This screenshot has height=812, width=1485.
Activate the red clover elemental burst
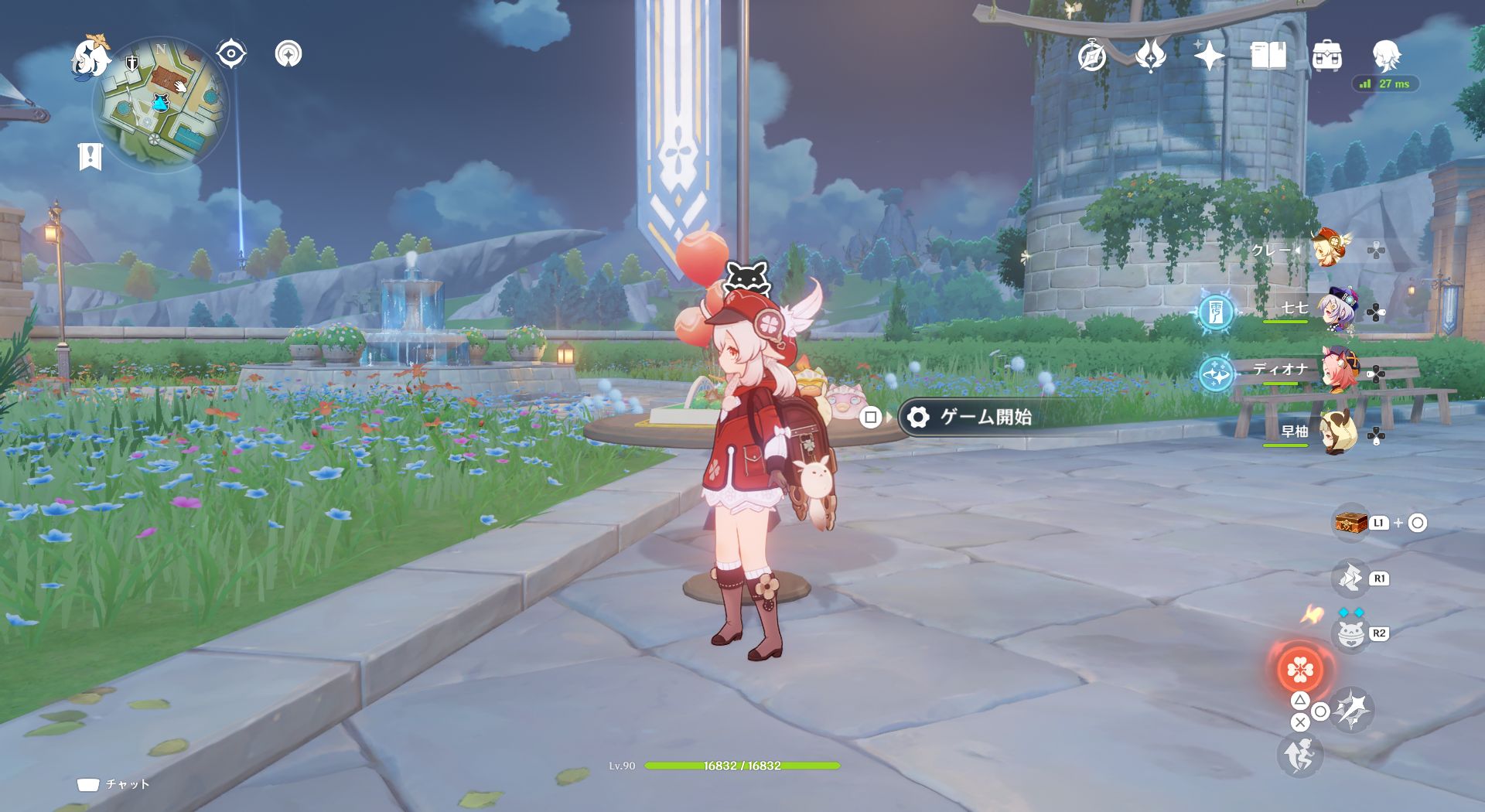[1299, 670]
